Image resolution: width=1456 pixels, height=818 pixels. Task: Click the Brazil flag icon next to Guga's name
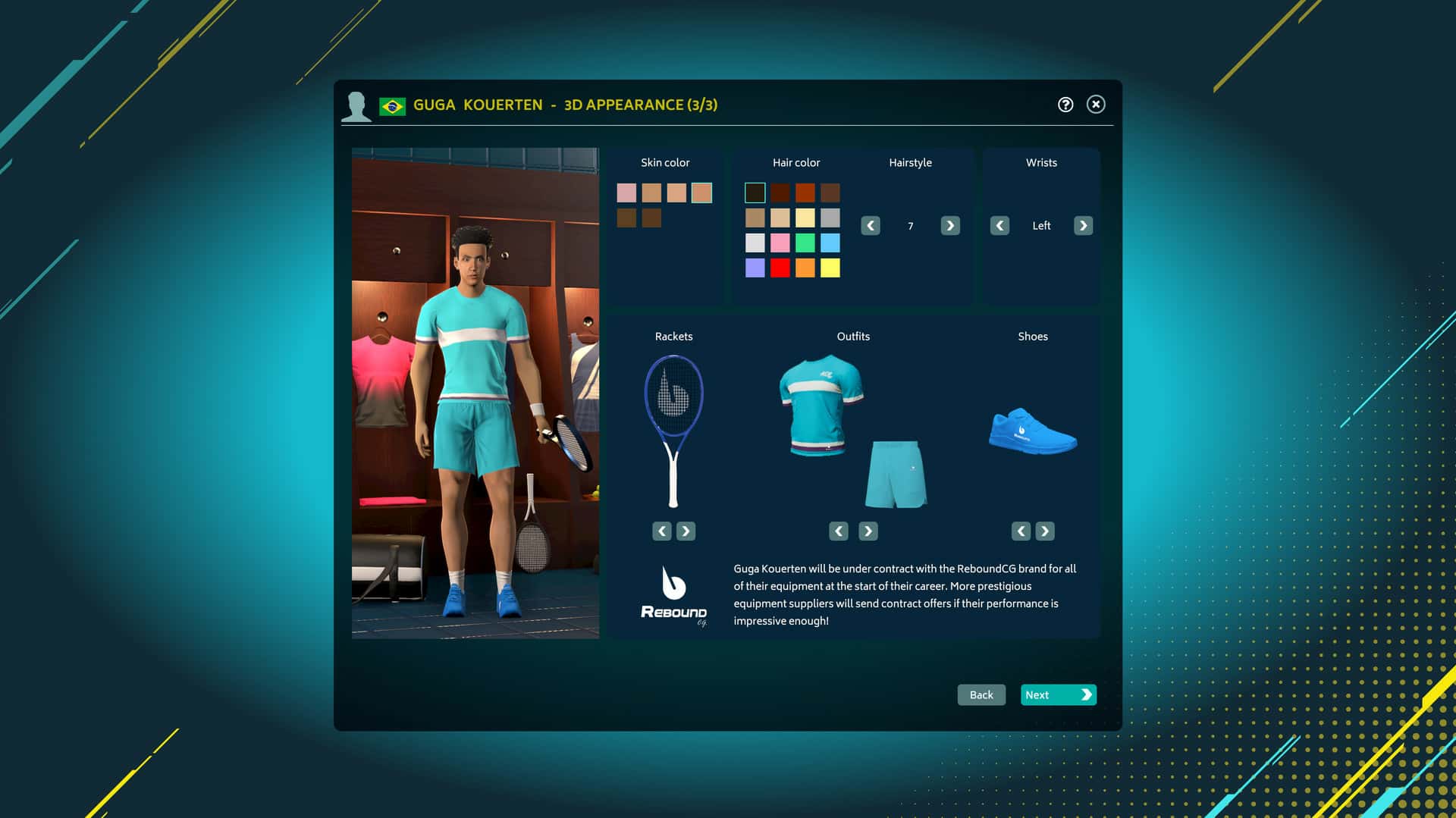(392, 105)
